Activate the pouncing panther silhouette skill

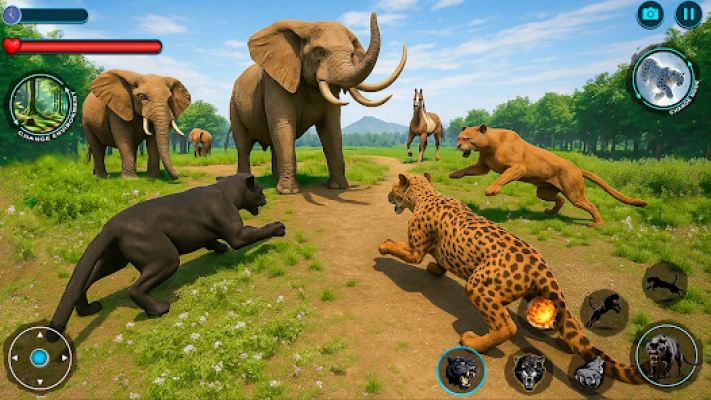pos(604,311)
